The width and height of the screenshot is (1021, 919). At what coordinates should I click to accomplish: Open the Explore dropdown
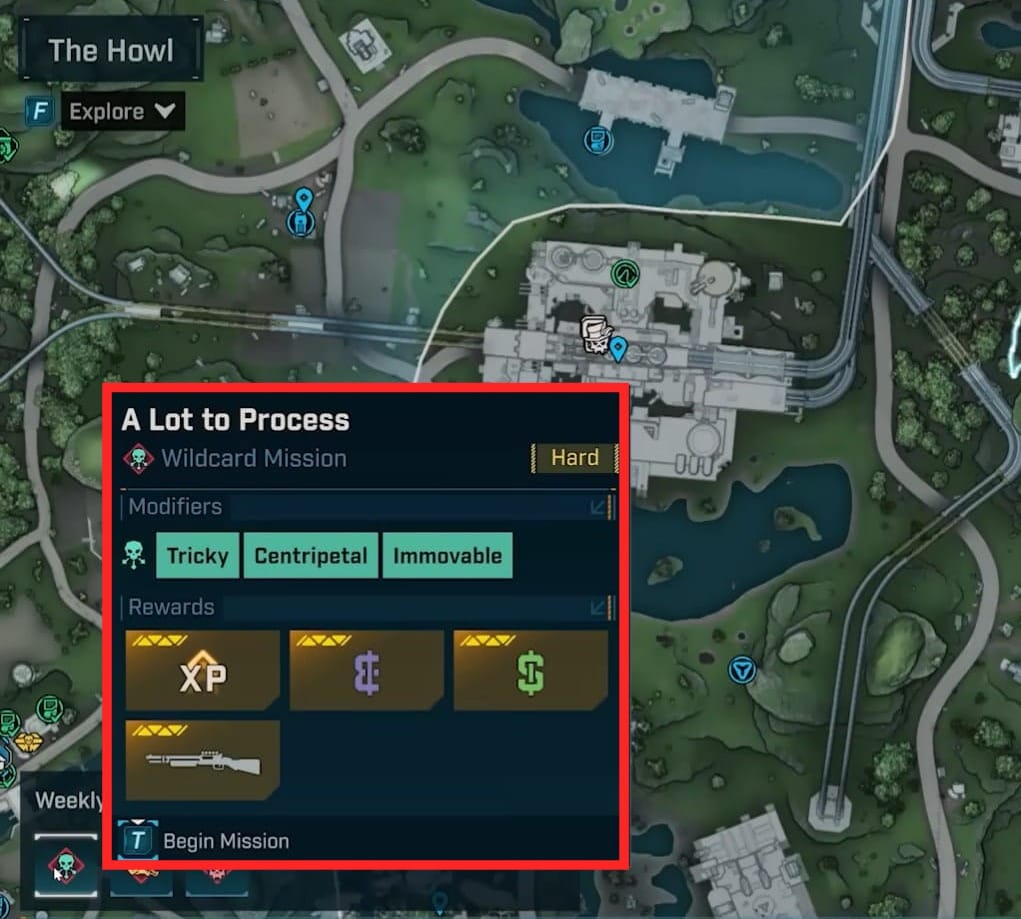[x=122, y=111]
